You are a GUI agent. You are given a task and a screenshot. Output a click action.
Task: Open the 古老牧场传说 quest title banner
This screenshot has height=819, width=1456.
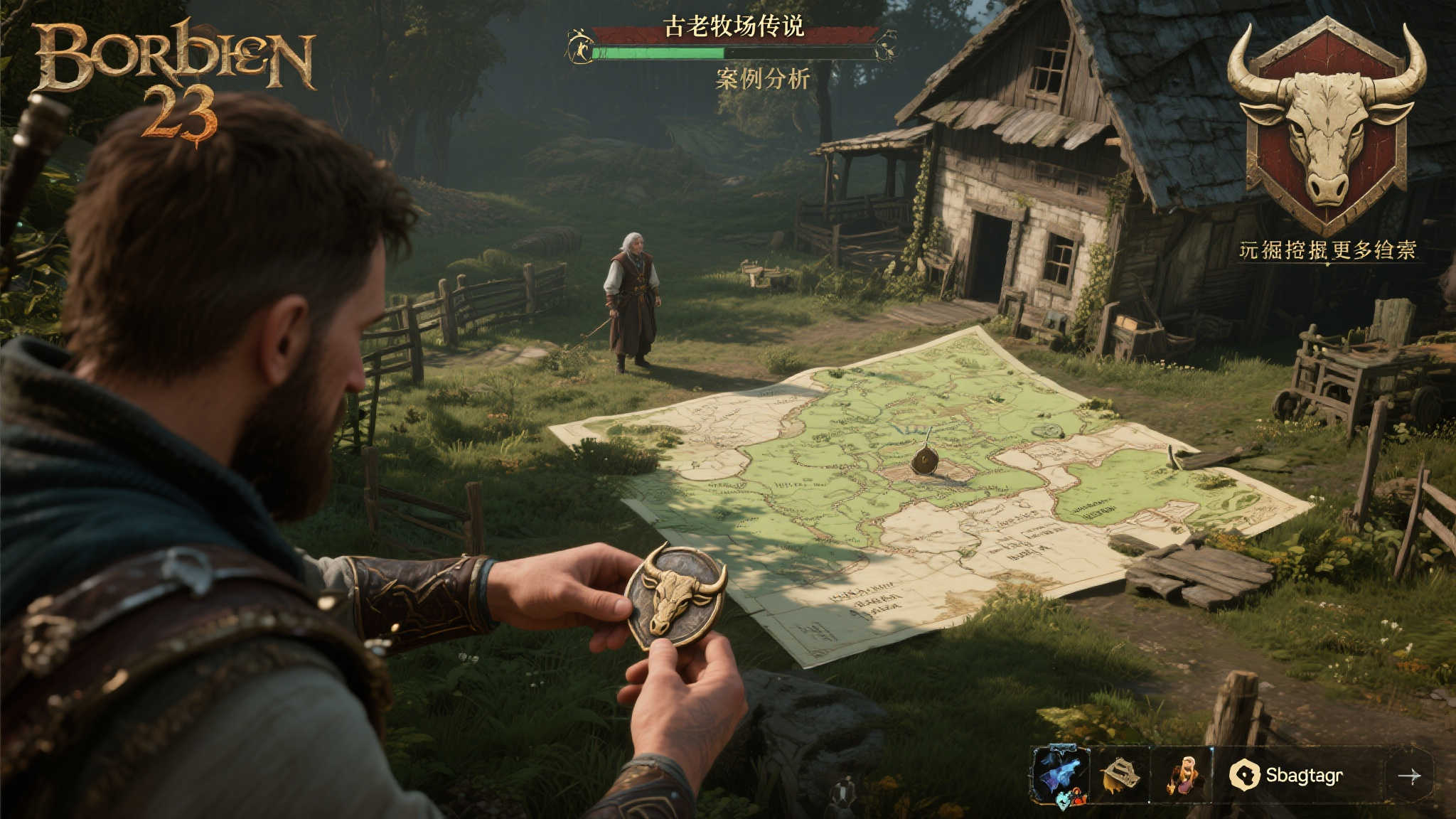point(734,28)
